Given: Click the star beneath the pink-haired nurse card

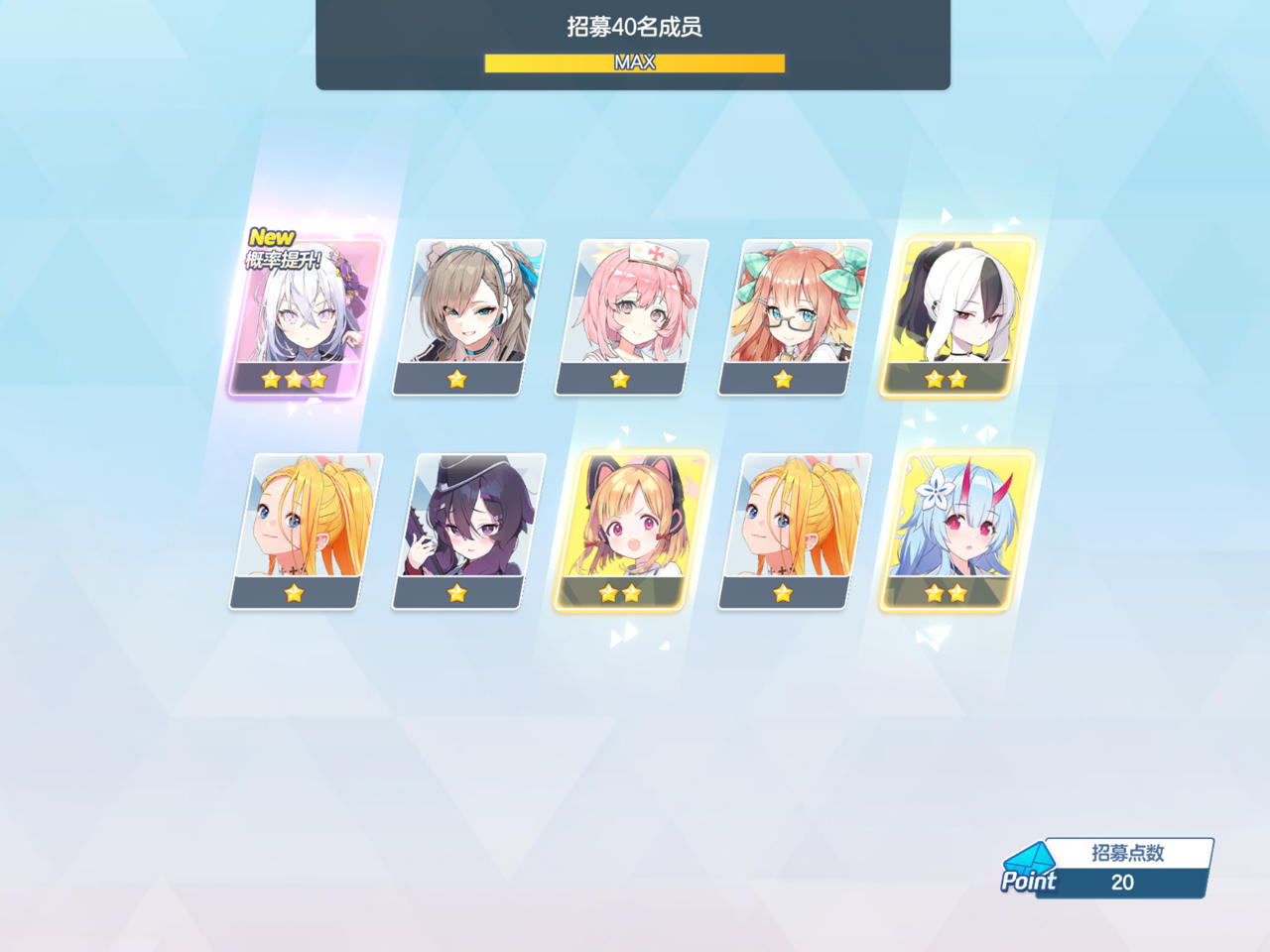Looking at the screenshot, I should pyautogui.click(x=619, y=378).
